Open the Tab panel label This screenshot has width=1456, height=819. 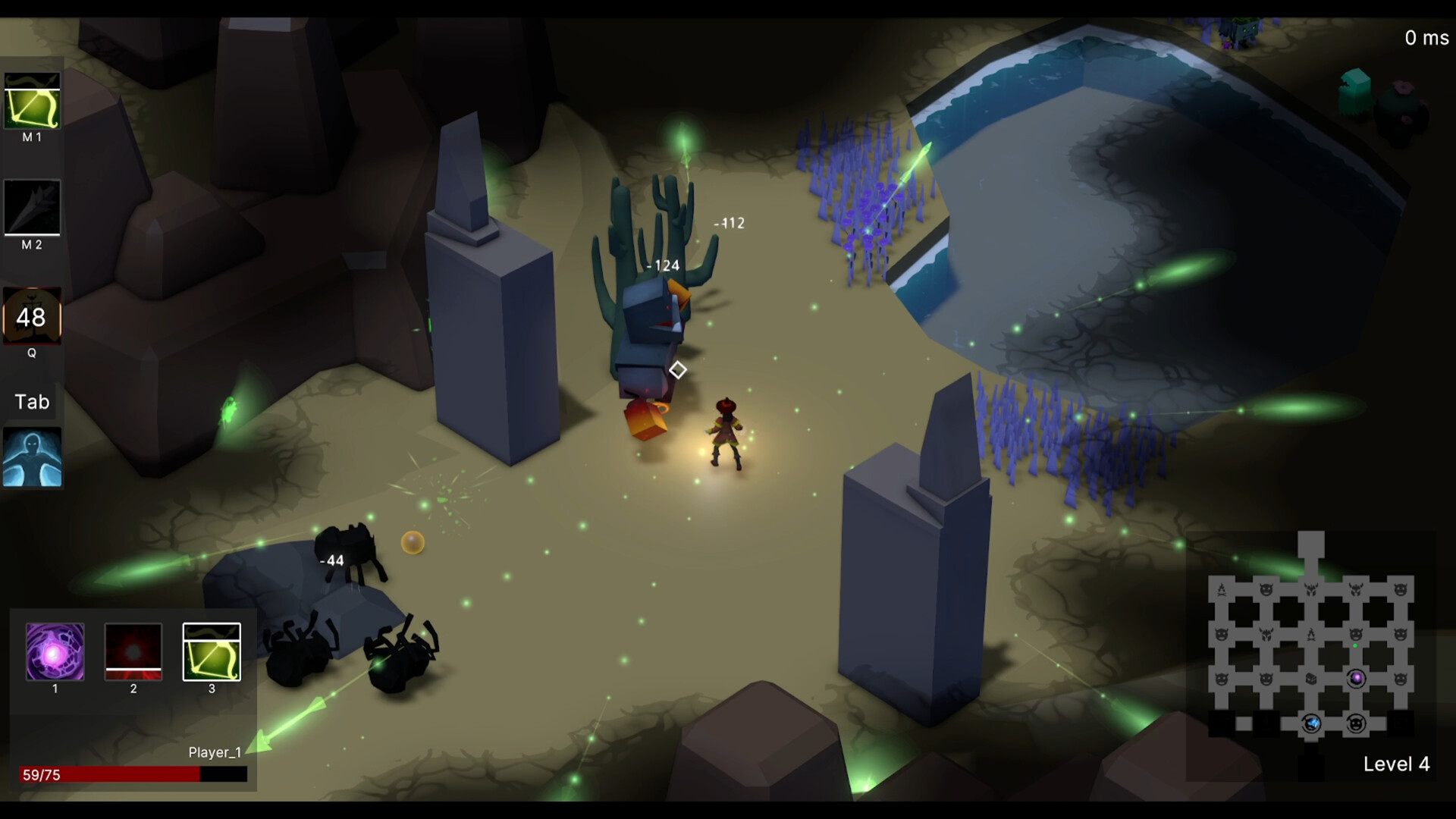click(x=31, y=402)
